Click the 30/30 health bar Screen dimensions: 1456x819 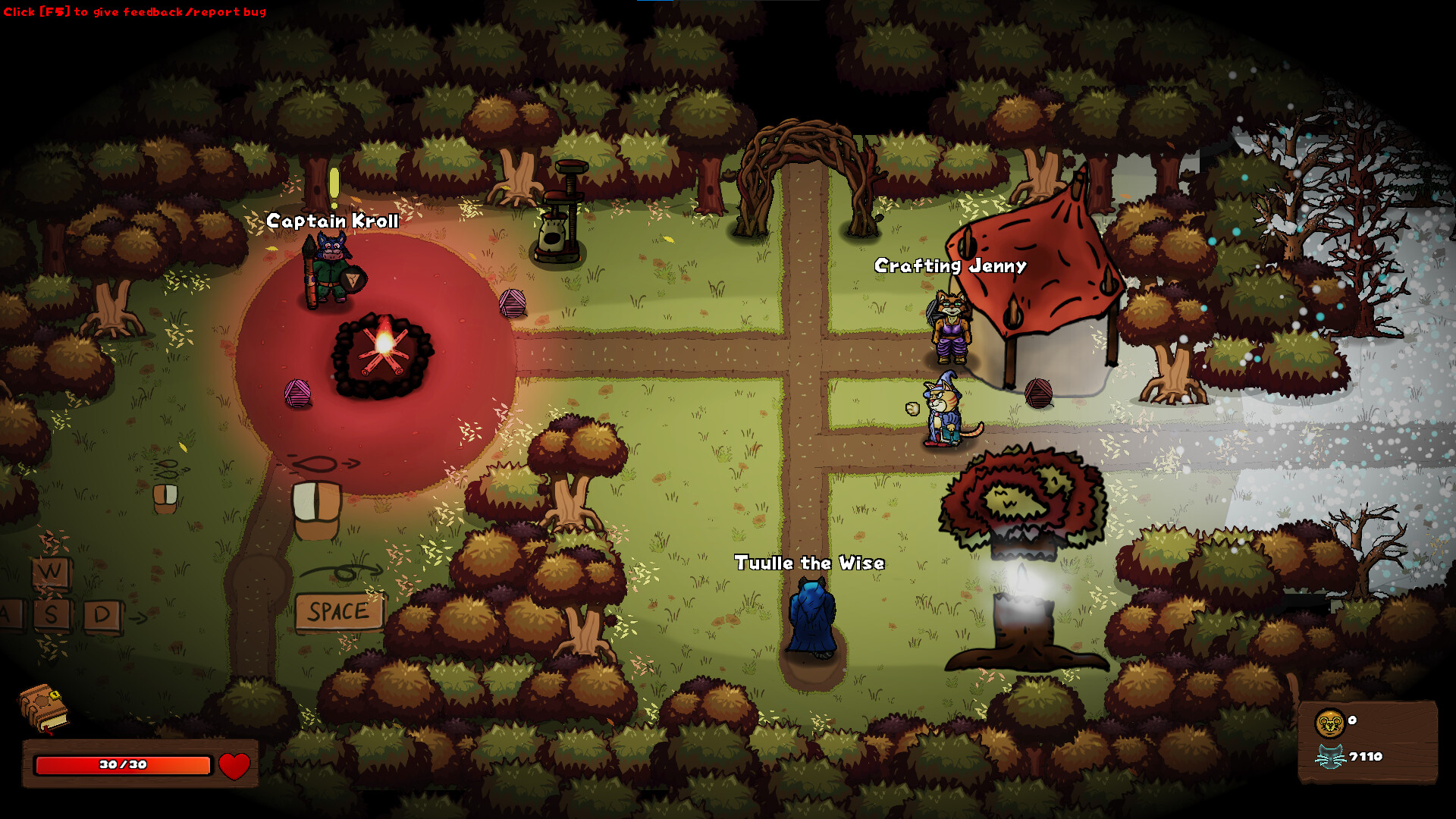coord(121,765)
